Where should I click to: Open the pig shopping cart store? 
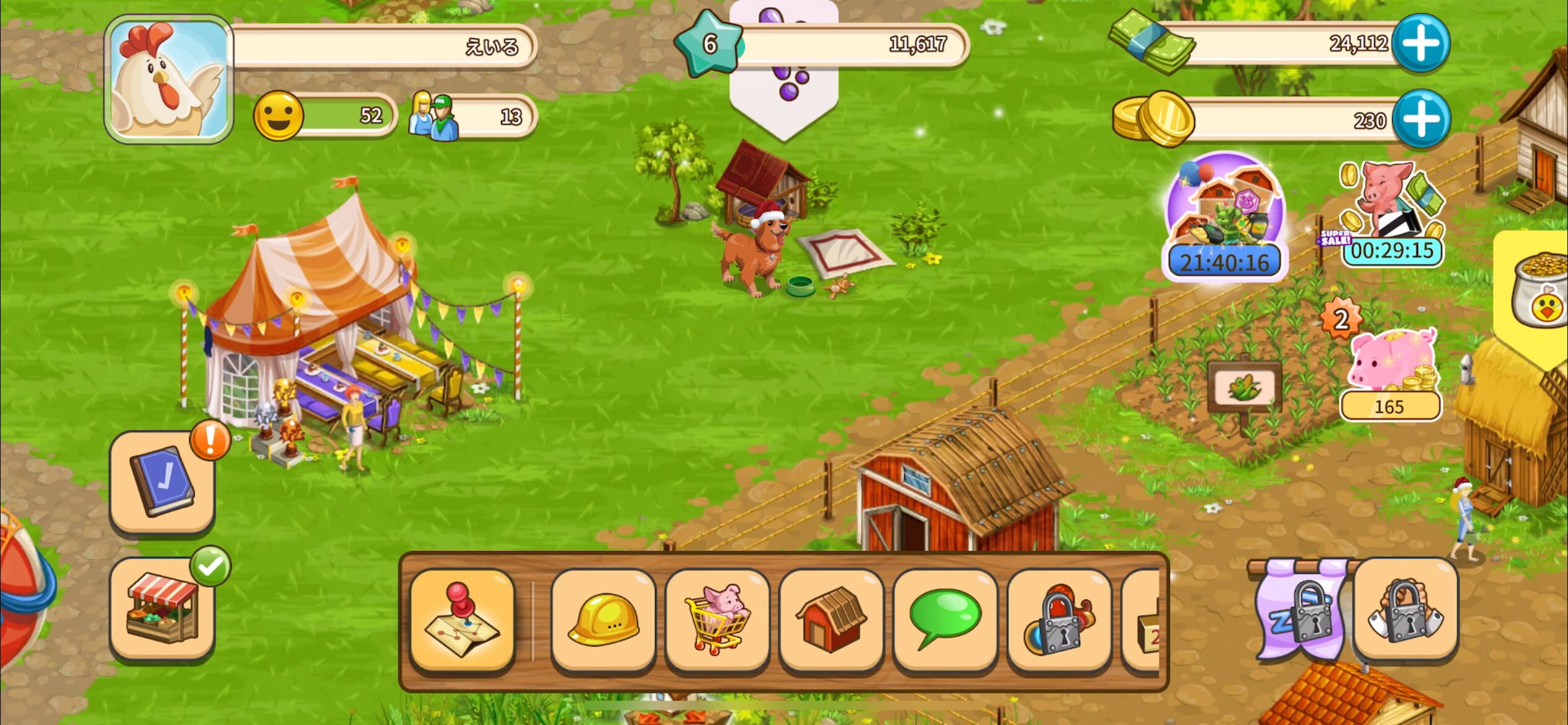717,620
